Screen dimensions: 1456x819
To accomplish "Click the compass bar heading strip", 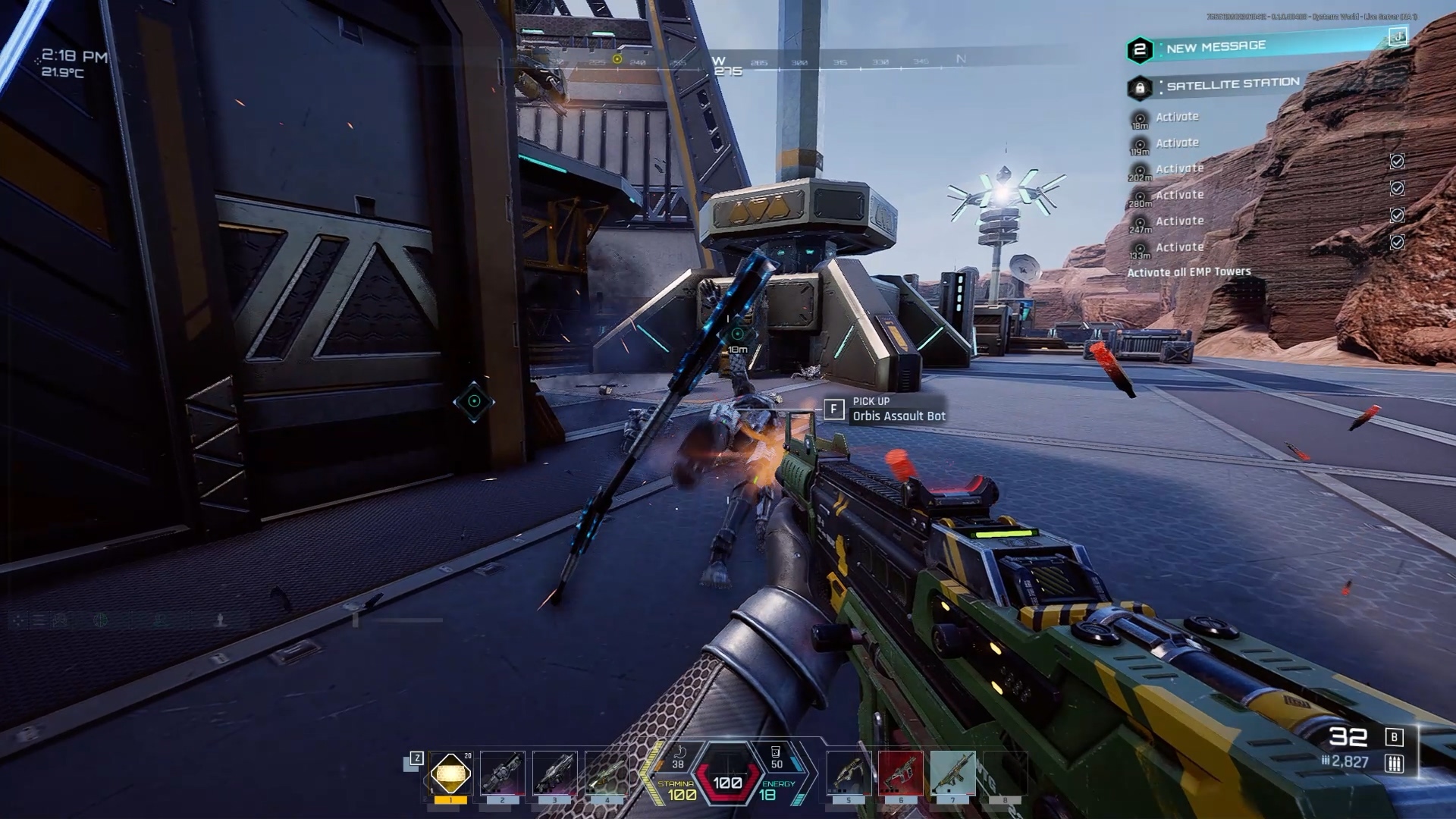I will click(758, 62).
